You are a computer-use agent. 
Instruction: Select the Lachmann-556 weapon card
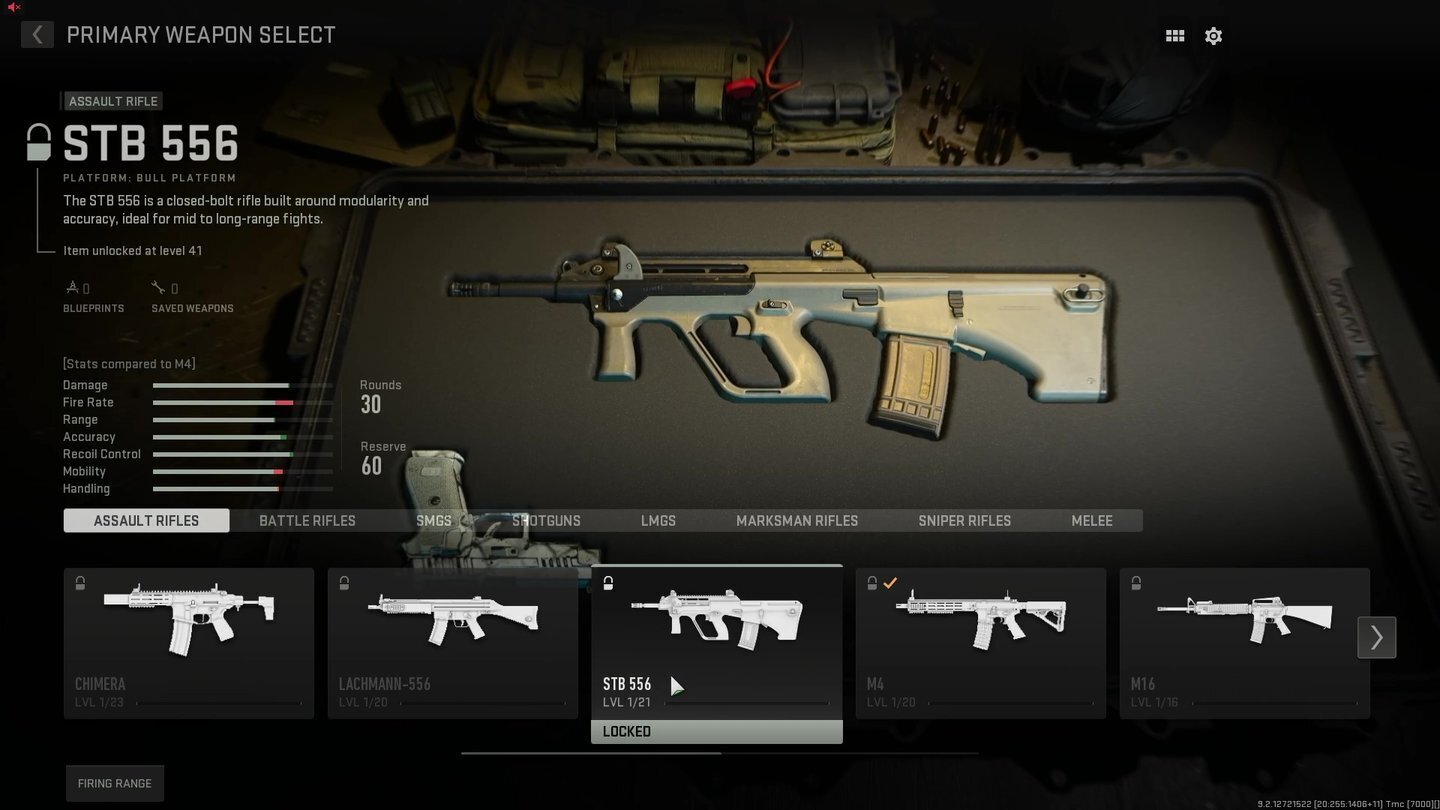point(452,640)
